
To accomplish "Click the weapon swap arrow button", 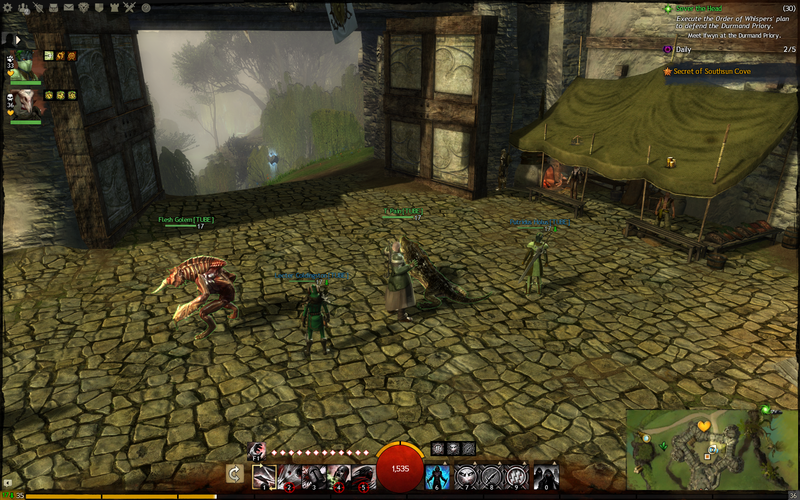I will (235, 474).
